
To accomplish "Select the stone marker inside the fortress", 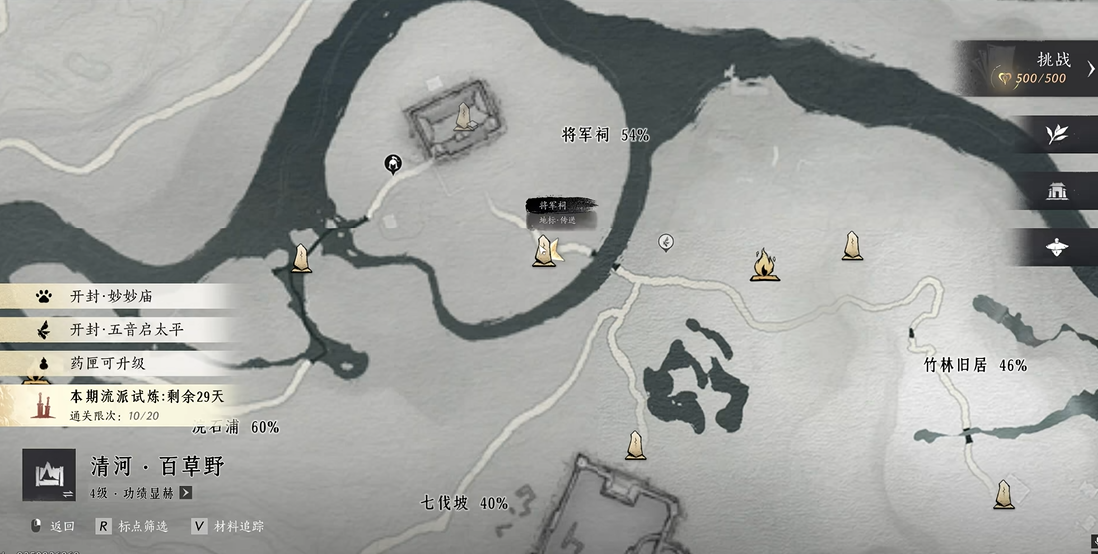I will 462,118.
